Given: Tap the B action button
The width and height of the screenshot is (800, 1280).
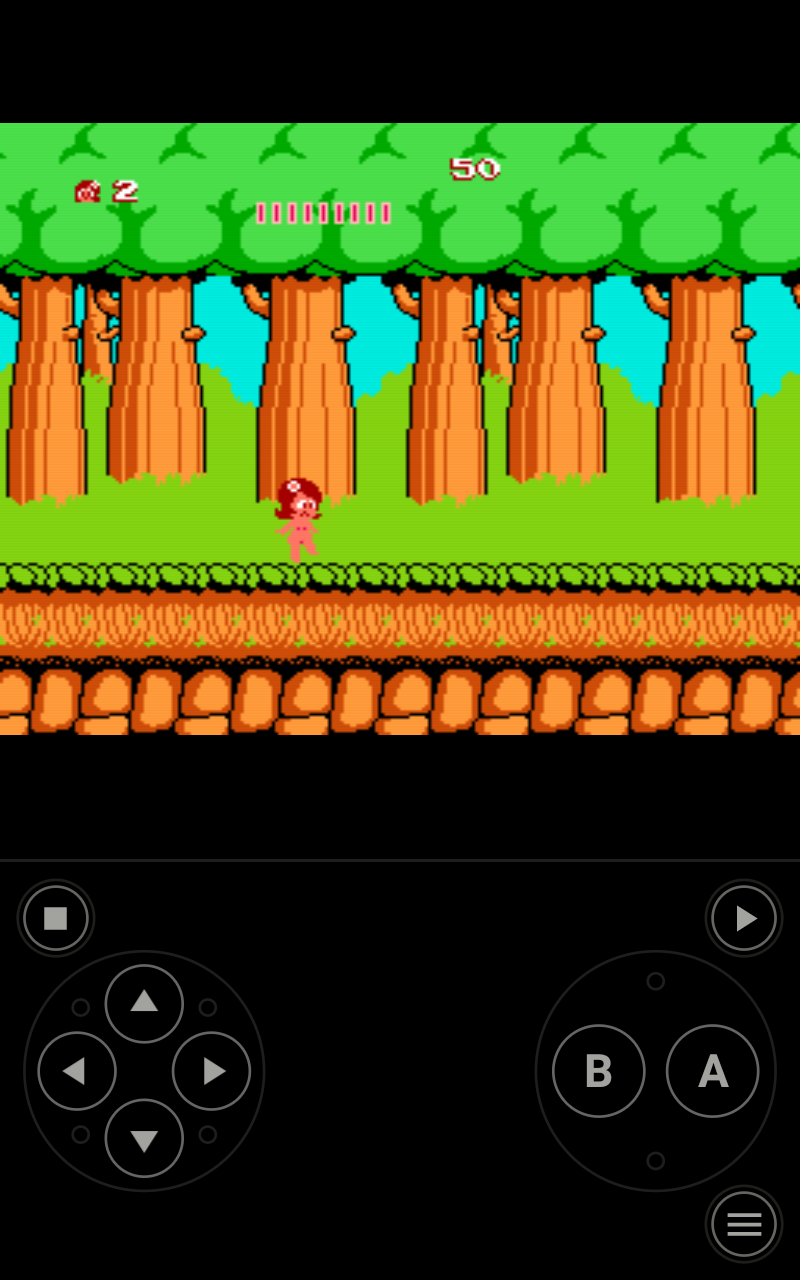Looking at the screenshot, I should tap(598, 1071).
